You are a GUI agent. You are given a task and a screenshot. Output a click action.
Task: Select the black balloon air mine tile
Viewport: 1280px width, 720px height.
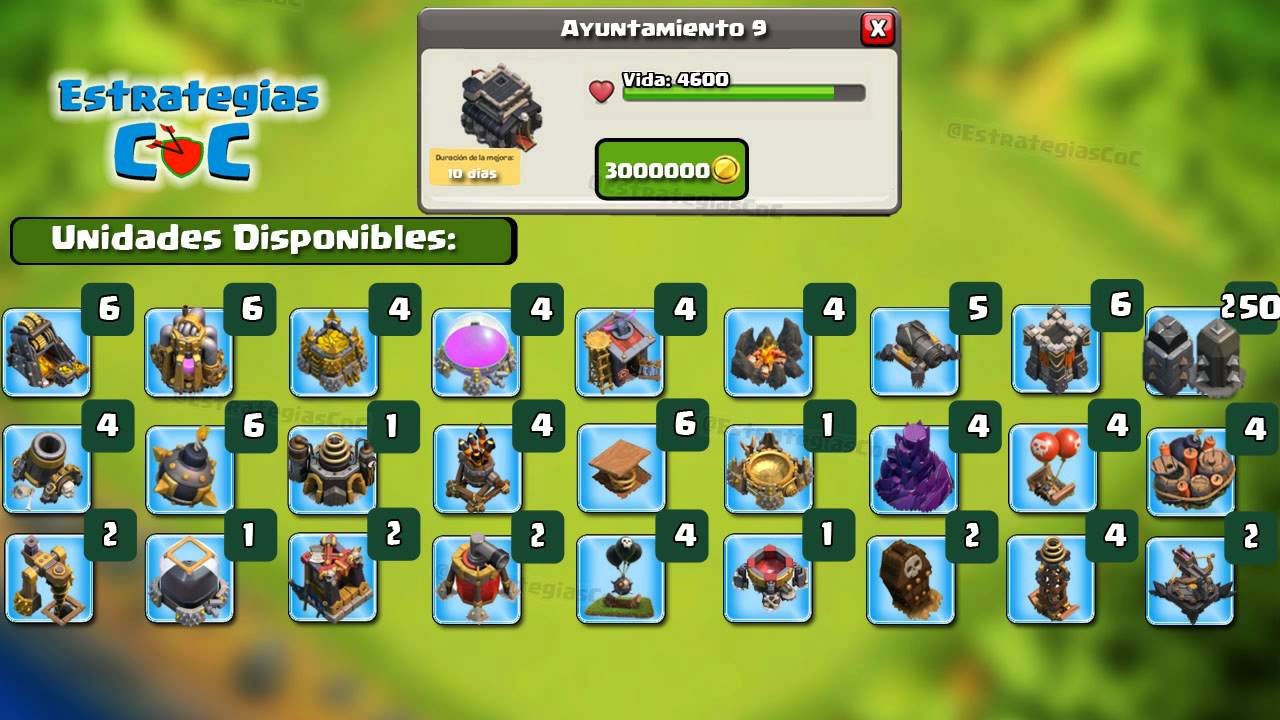point(620,579)
